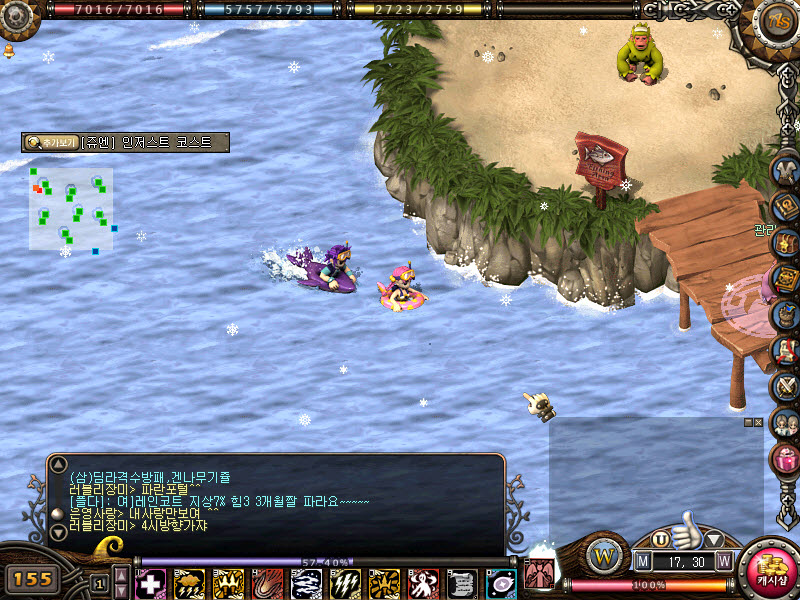Click the thumbs-up icon
The width and height of the screenshot is (800, 600).
coord(686,530)
